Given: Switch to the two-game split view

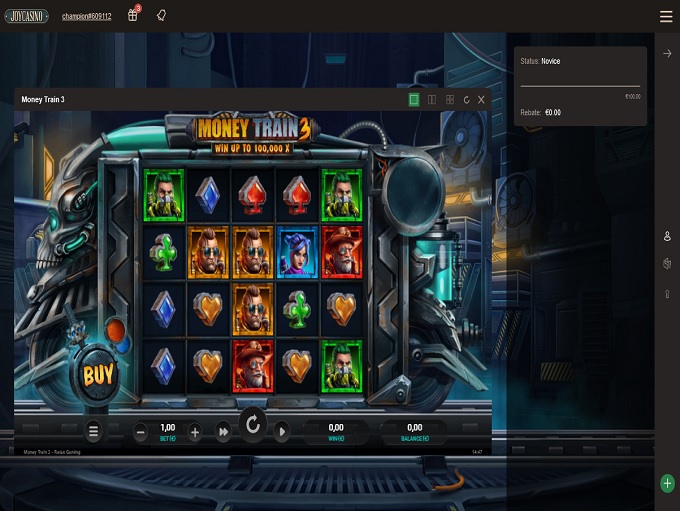Looking at the screenshot, I should 432,100.
